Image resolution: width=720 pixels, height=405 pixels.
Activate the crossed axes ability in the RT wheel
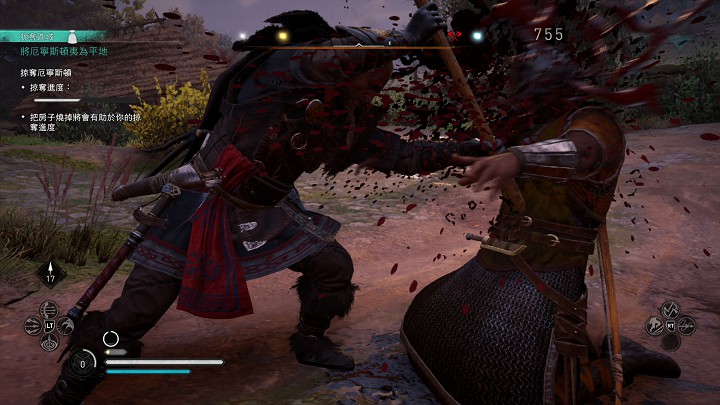coord(671,307)
